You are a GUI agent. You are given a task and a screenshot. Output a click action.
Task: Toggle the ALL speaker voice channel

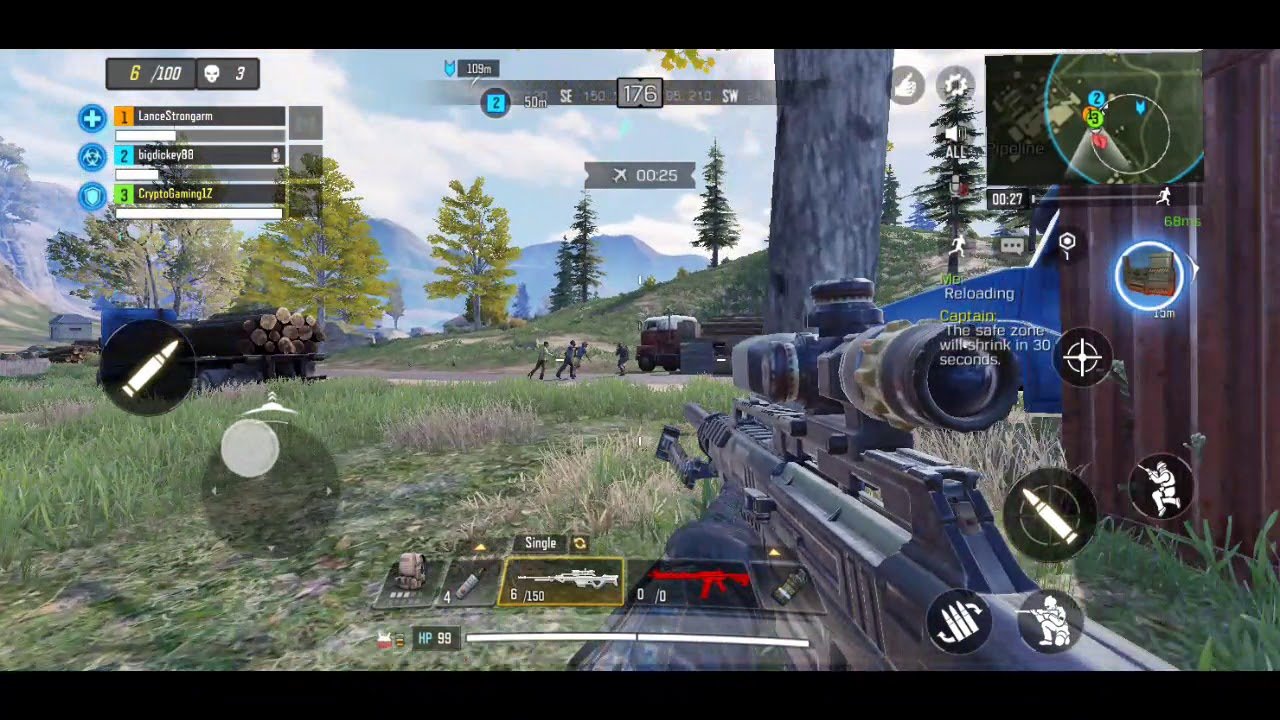pyautogui.click(x=957, y=142)
